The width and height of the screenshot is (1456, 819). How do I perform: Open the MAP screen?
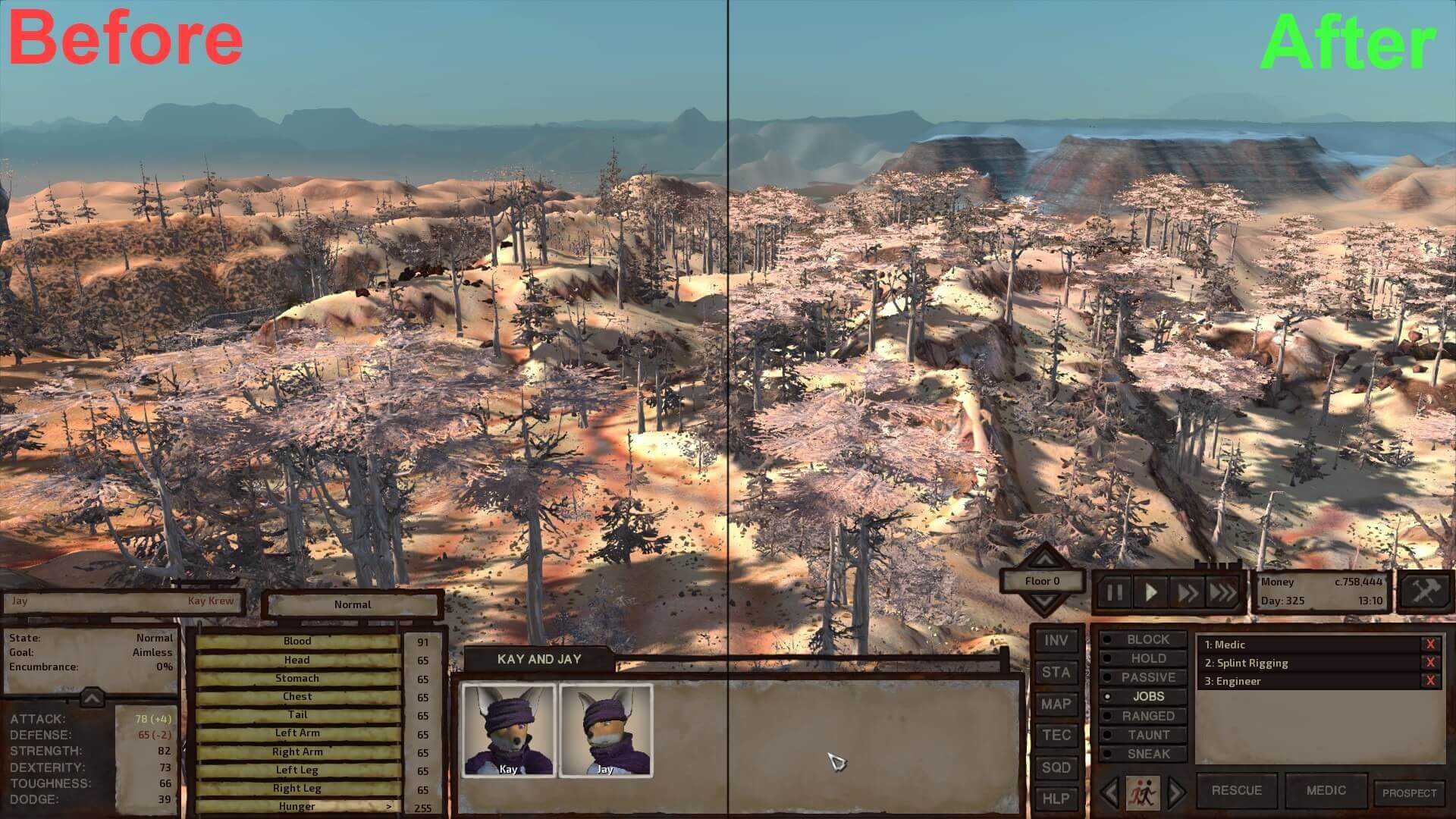pos(1056,704)
